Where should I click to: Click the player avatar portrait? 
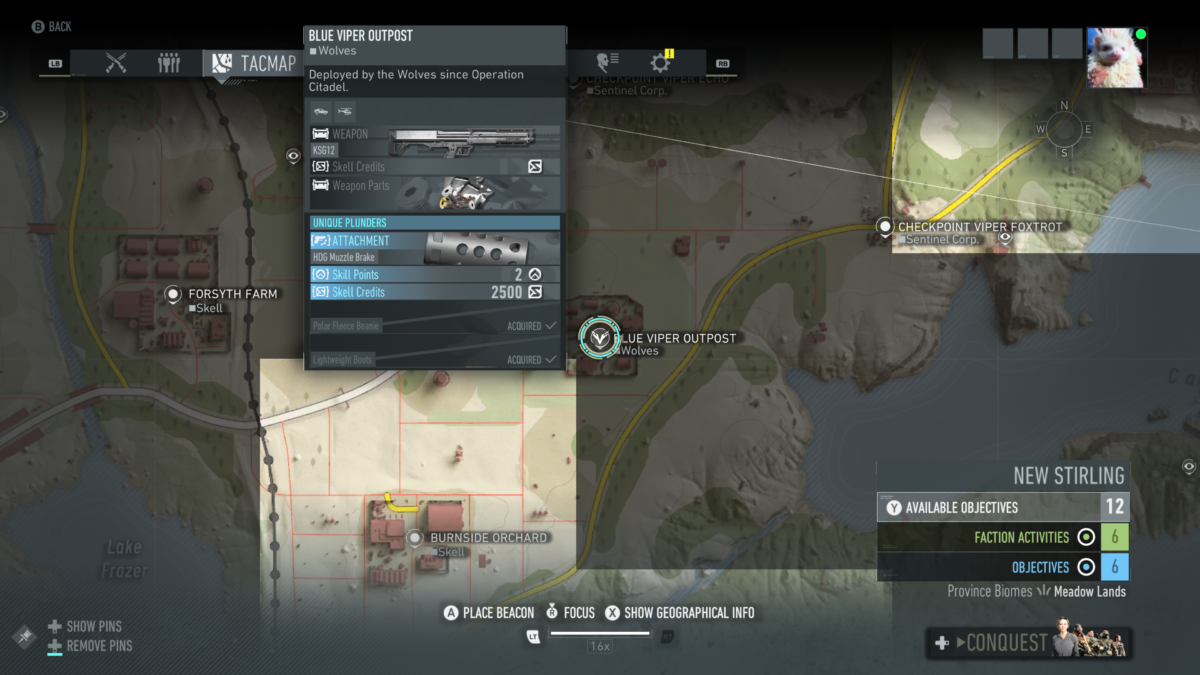click(1116, 57)
